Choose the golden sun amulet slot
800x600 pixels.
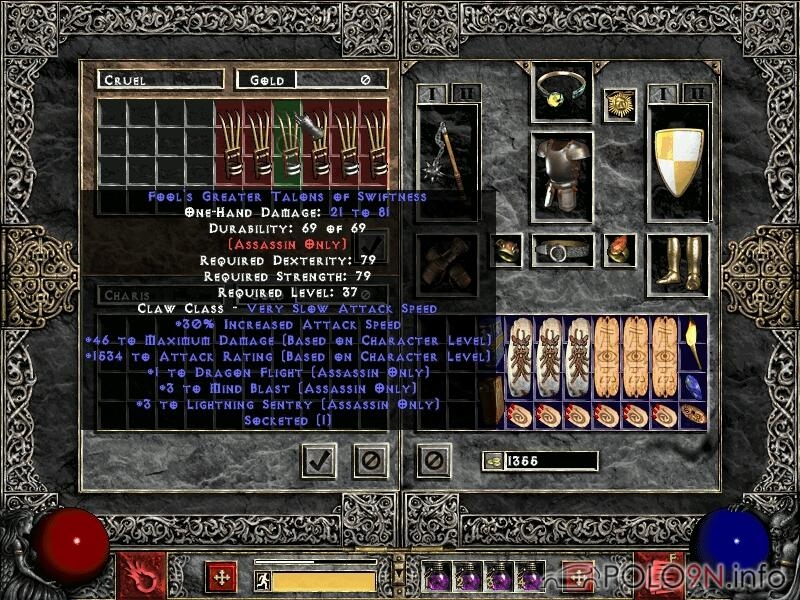coord(620,105)
